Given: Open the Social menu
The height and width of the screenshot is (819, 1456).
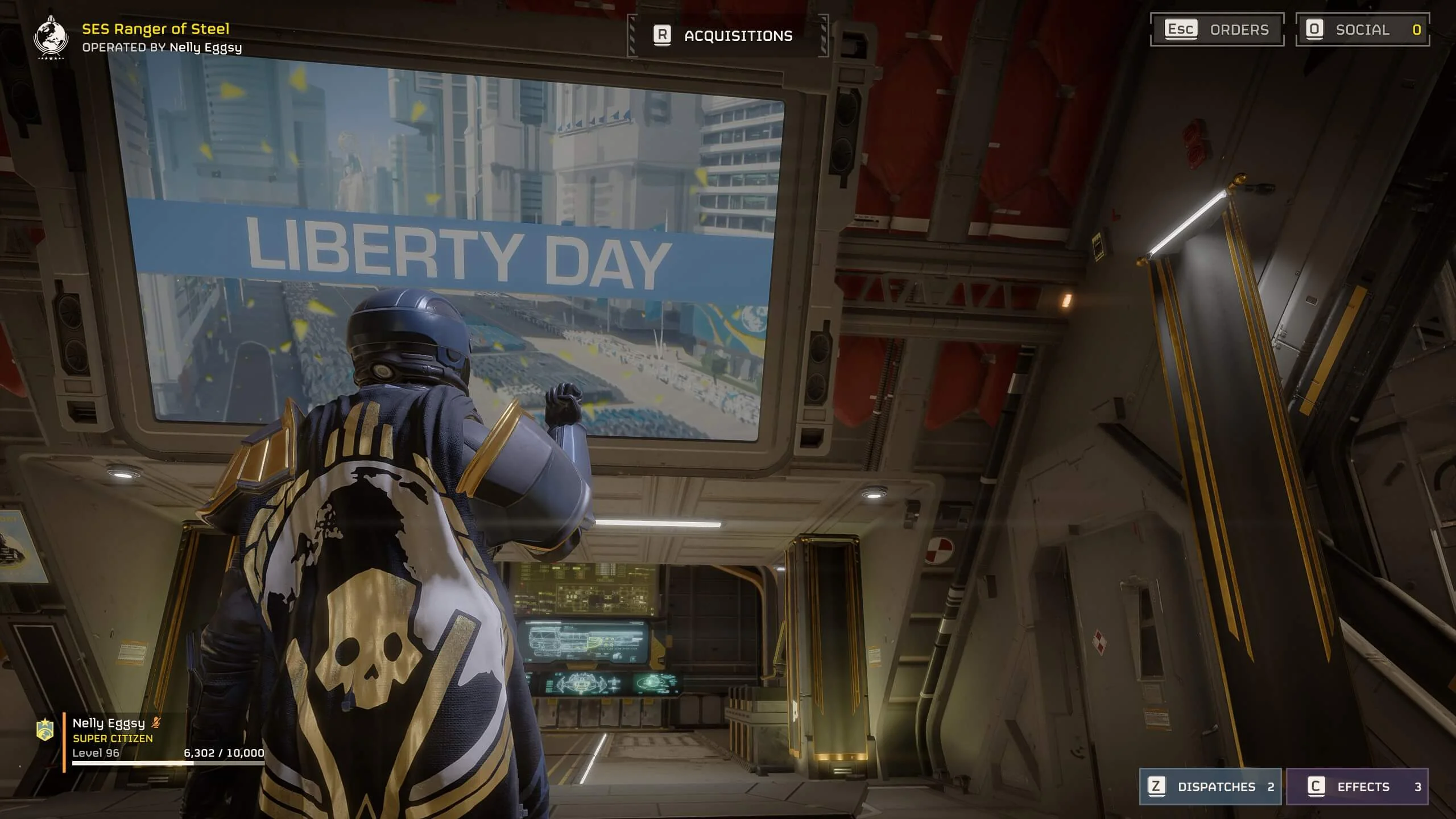Looking at the screenshot, I should tap(1362, 30).
